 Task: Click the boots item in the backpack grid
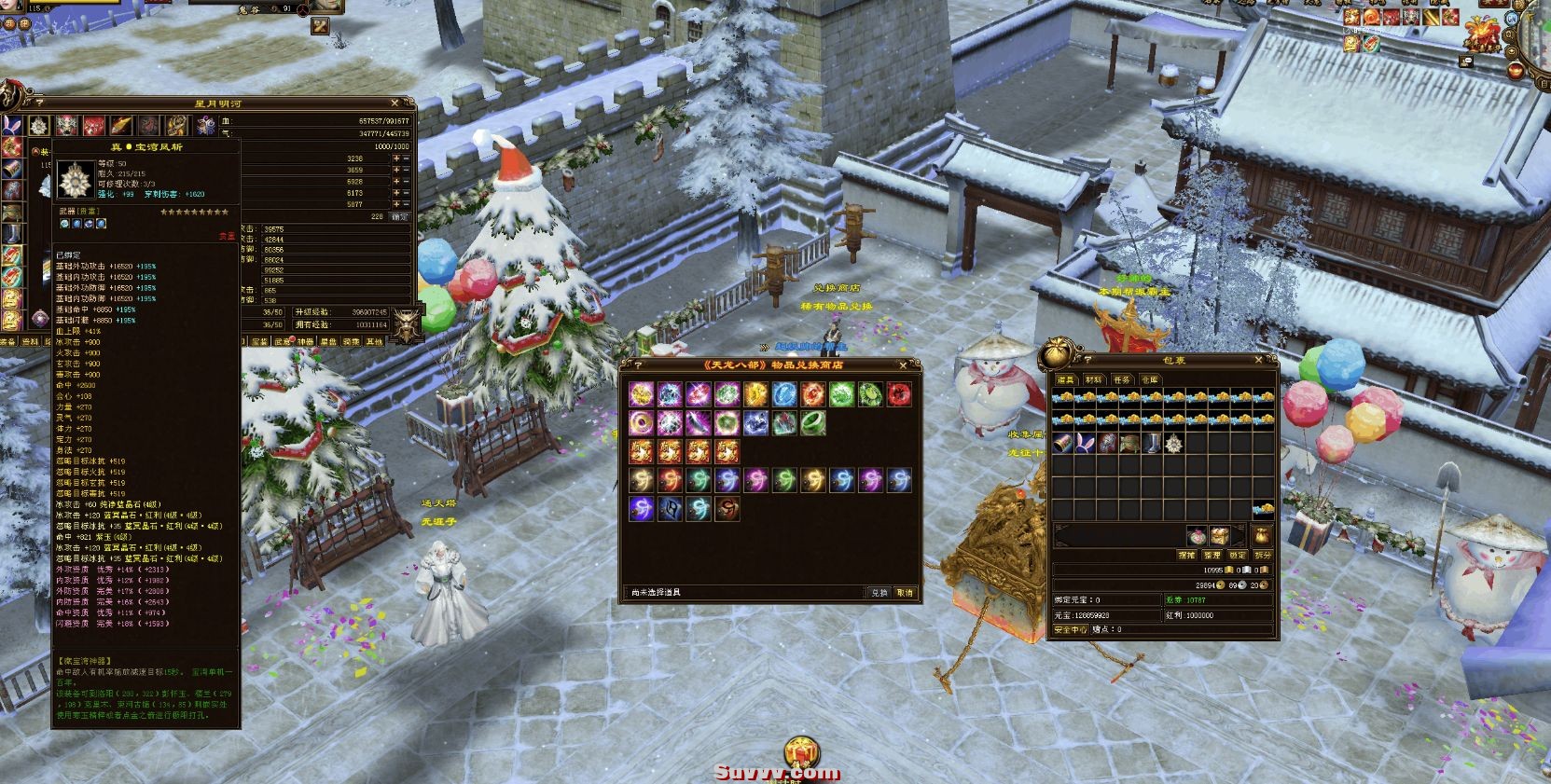(x=1154, y=445)
